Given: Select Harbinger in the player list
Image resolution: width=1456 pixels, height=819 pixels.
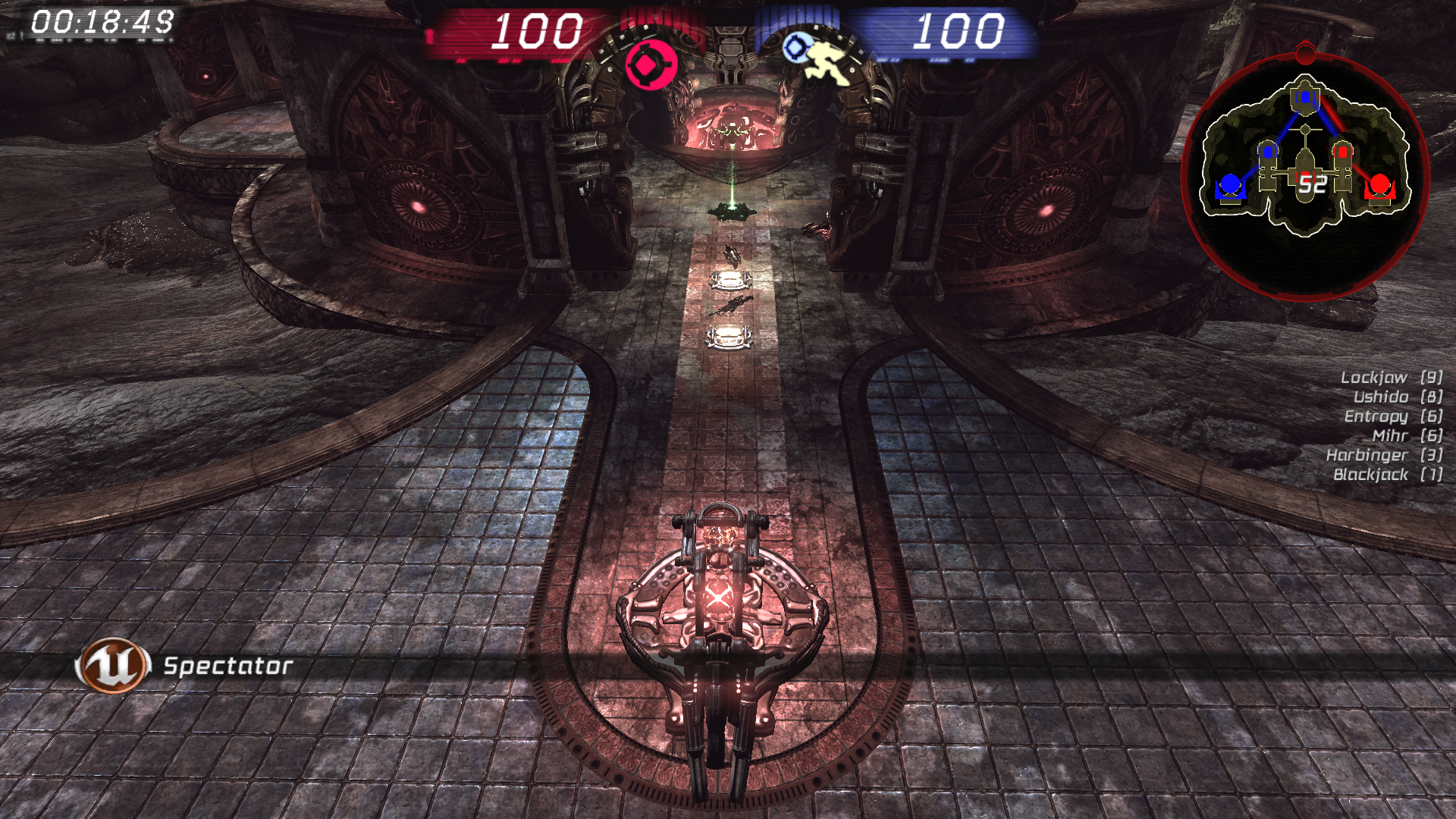Looking at the screenshot, I should pyautogui.click(x=1367, y=455).
